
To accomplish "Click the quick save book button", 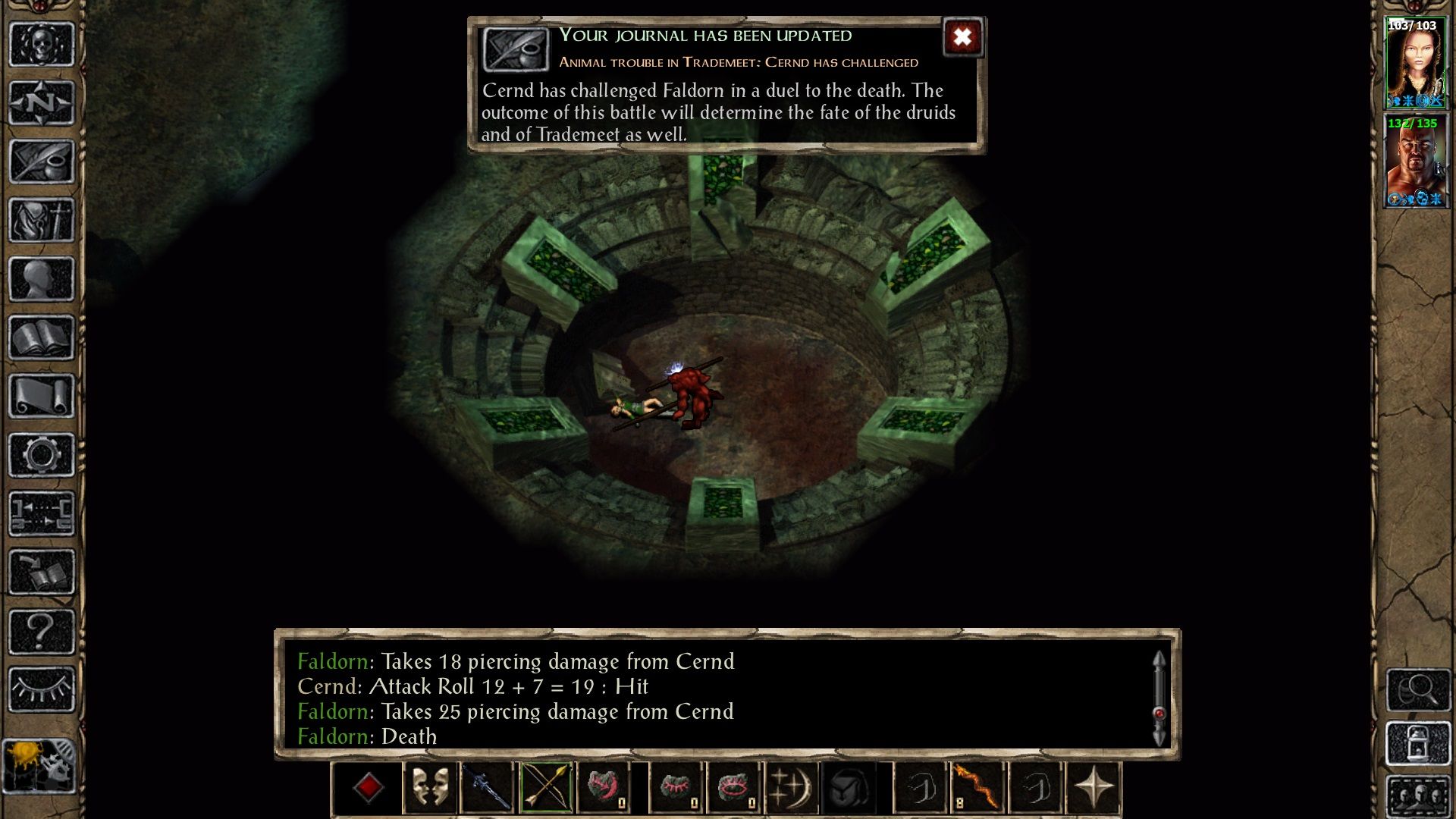I will pyautogui.click(x=42, y=573).
